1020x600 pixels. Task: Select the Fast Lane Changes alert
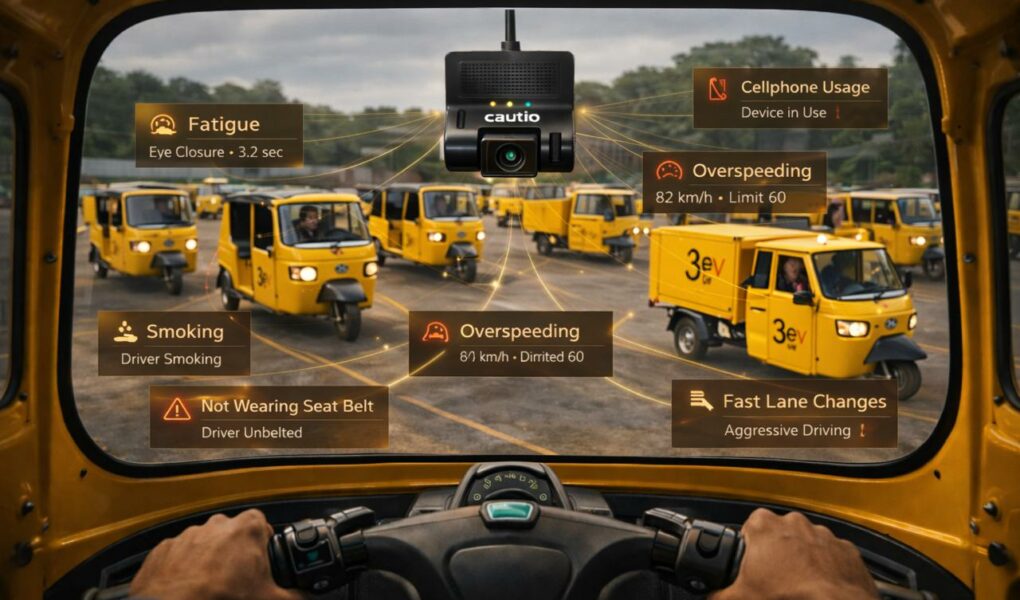[x=784, y=413]
